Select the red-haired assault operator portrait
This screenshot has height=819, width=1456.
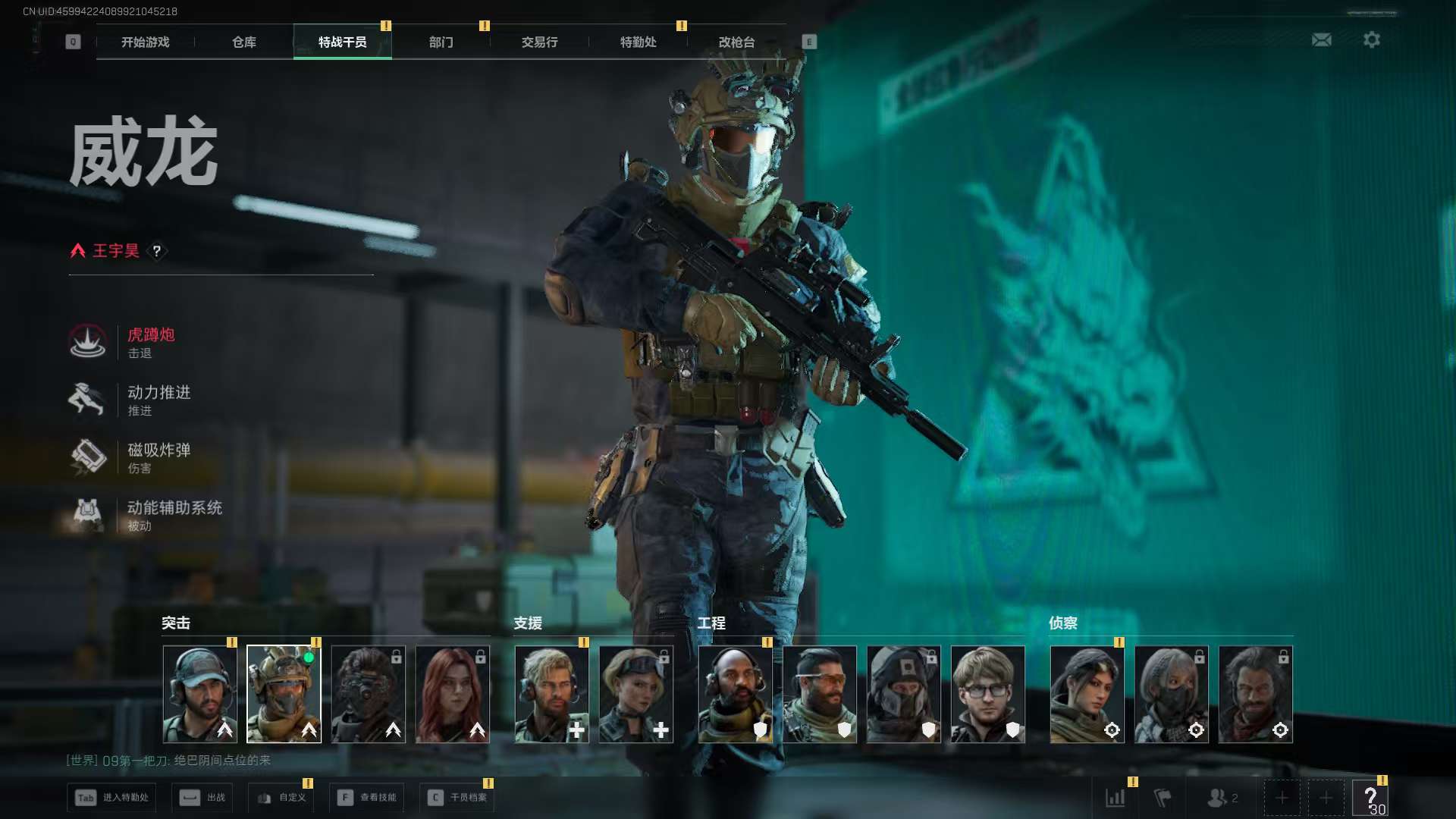[453, 694]
